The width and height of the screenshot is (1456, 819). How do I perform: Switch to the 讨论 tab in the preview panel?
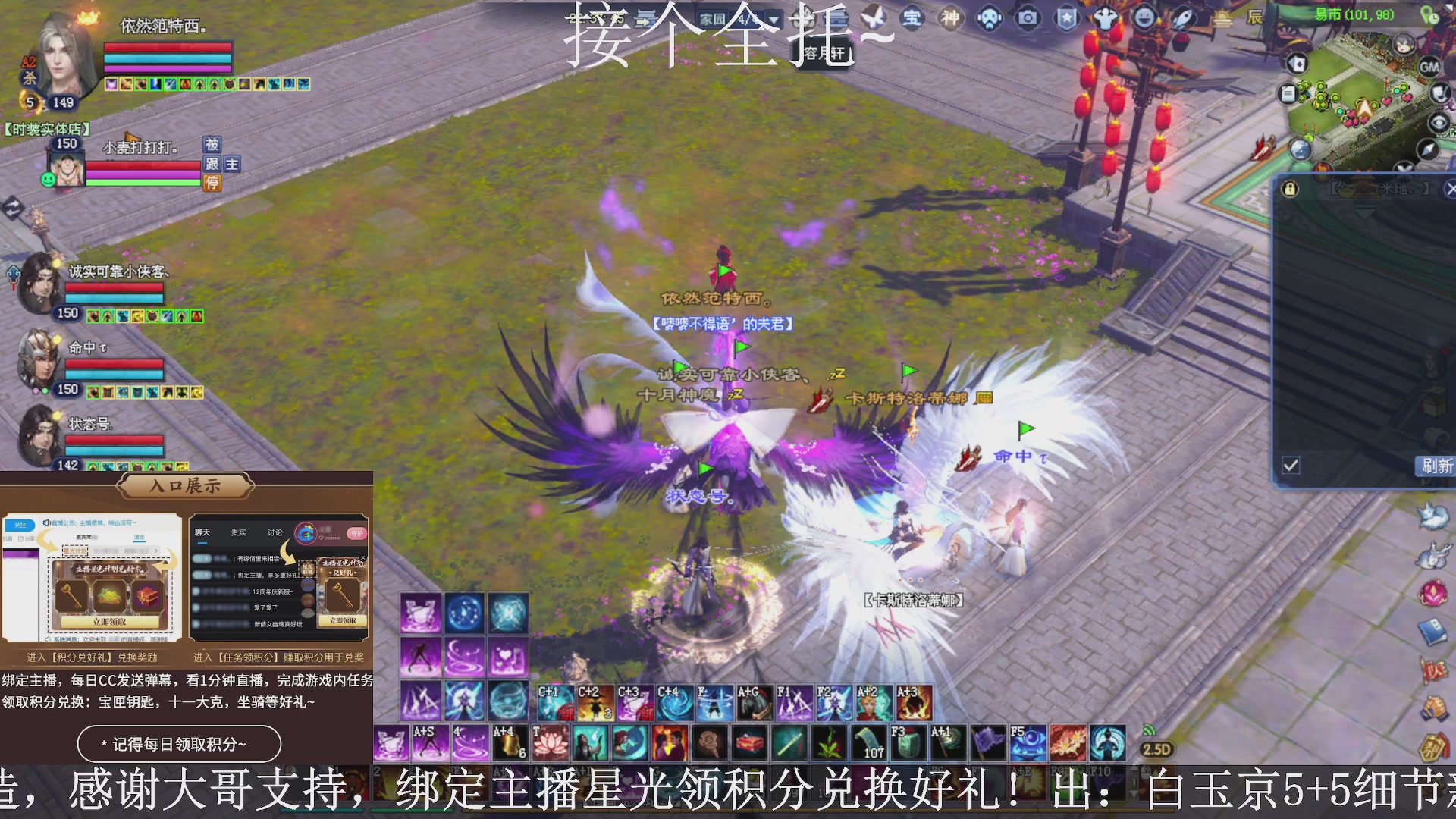[x=275, y=532]
